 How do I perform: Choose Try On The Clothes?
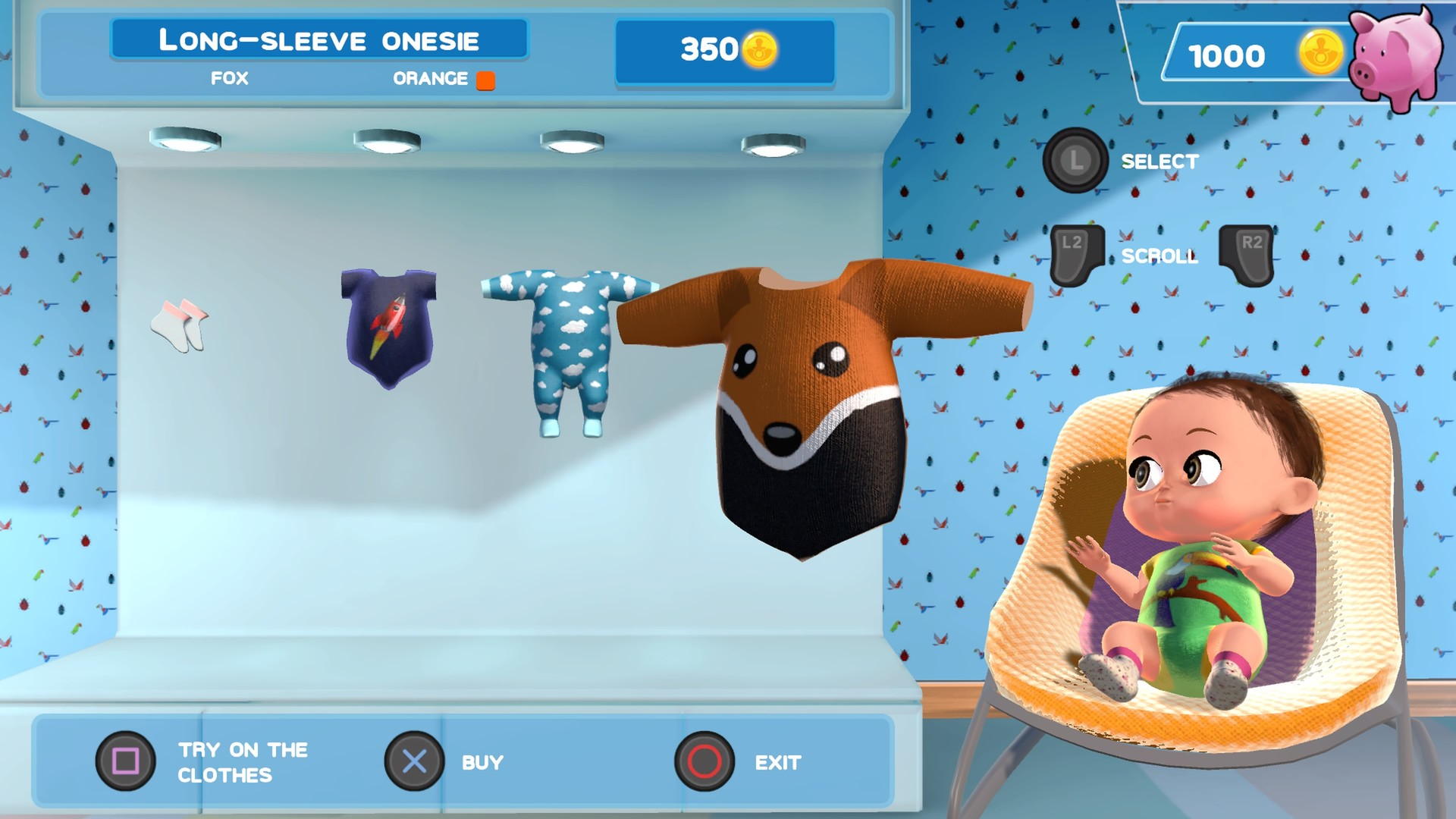pos(243,761)
